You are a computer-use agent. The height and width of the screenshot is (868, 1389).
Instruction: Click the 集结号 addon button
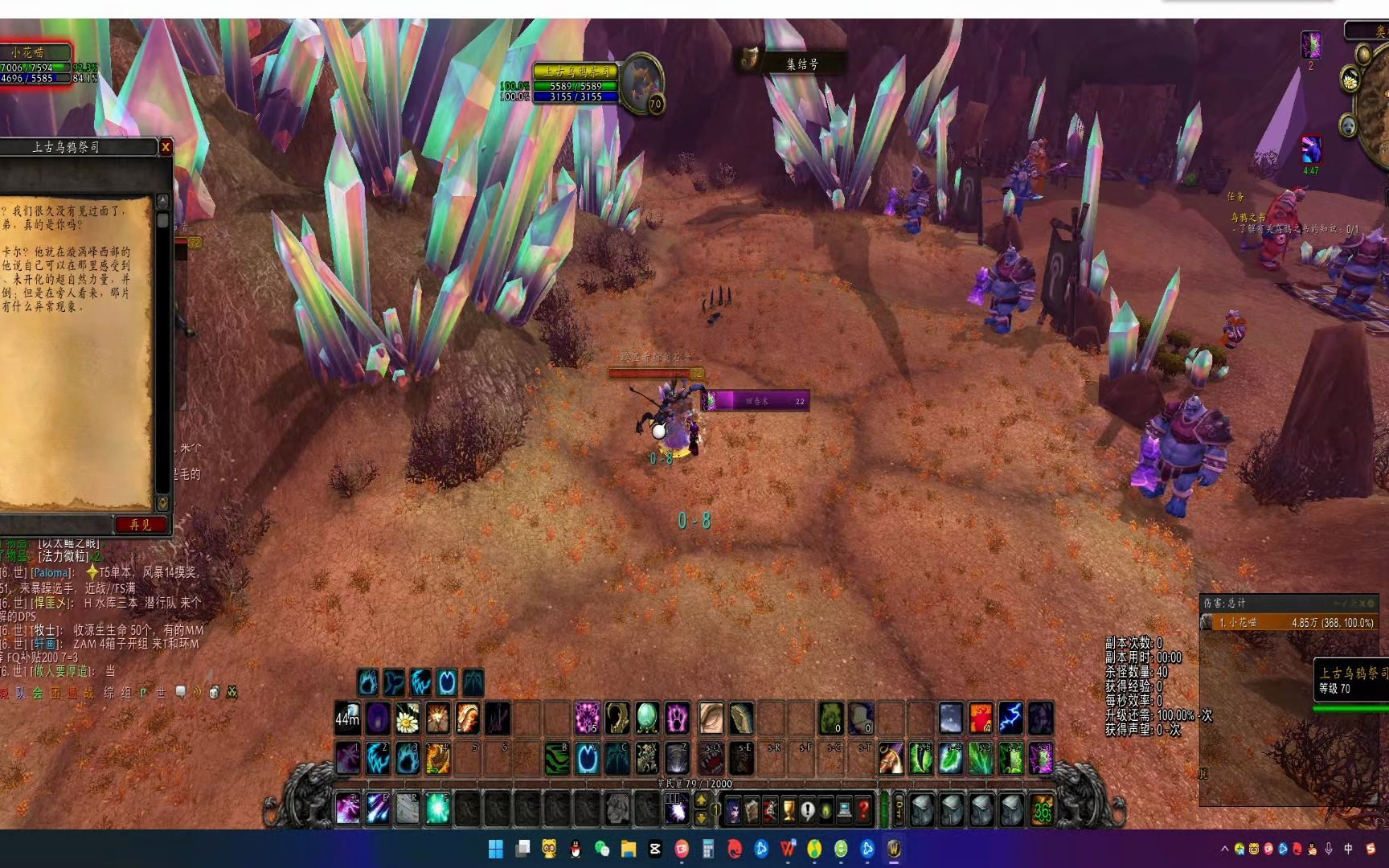click(792, 63)
